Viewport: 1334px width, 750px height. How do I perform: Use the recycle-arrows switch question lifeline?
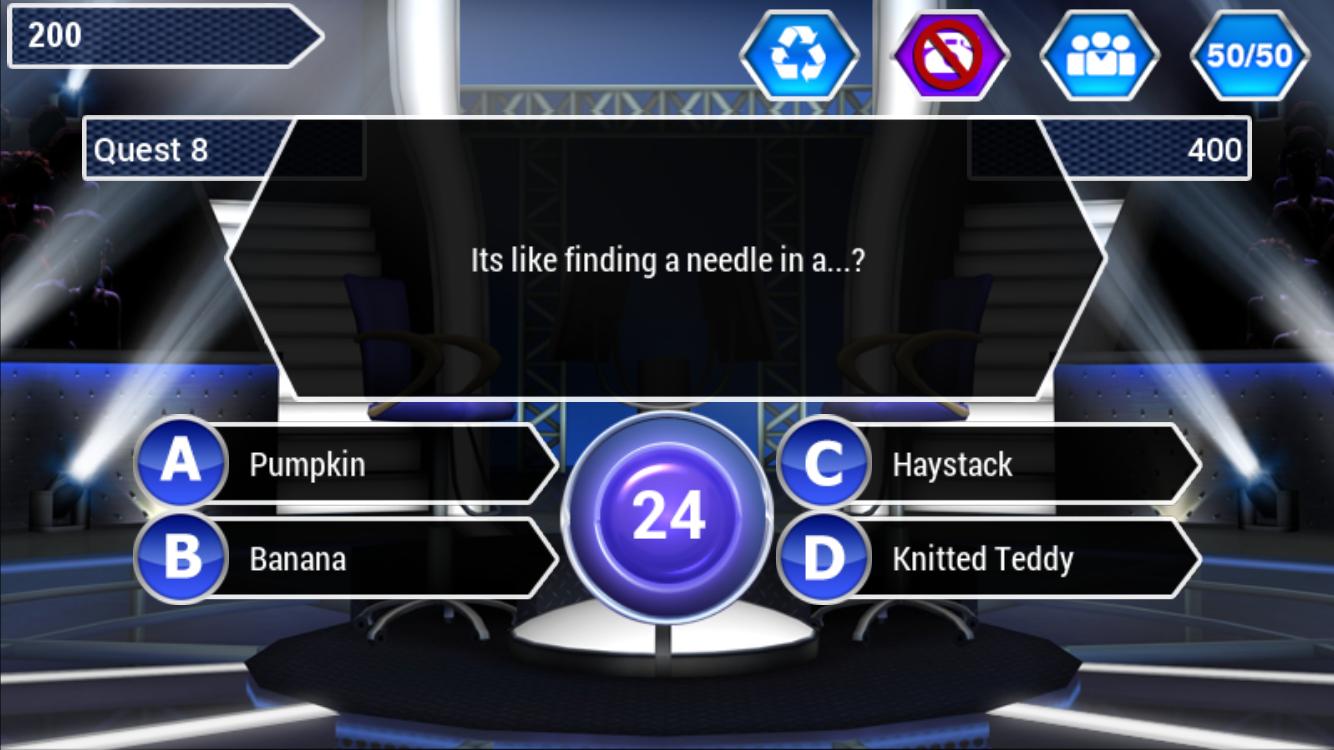click(x=799, y=55)
